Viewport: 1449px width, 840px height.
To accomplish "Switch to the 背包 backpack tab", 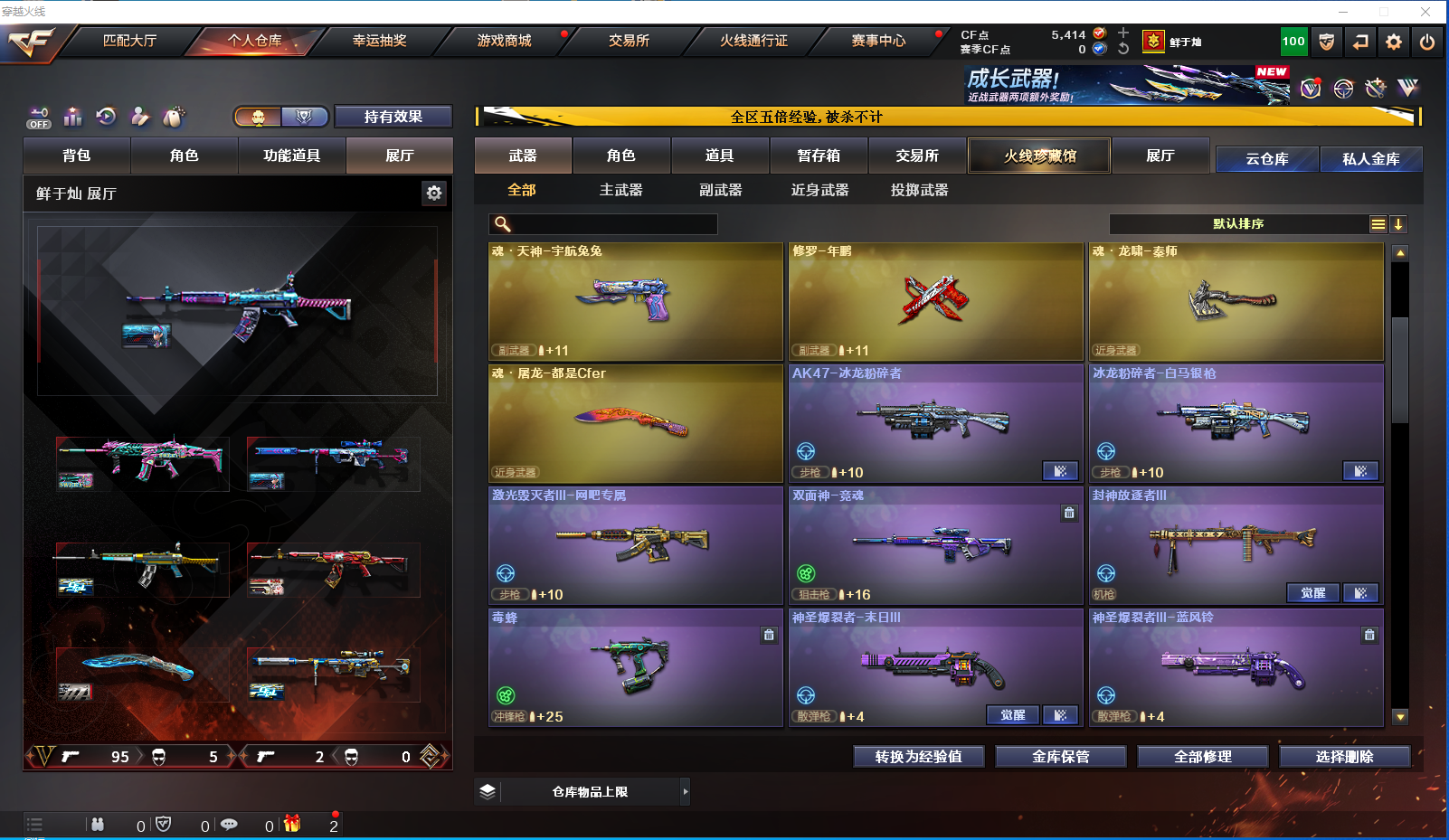I will (x=77, y=156).
